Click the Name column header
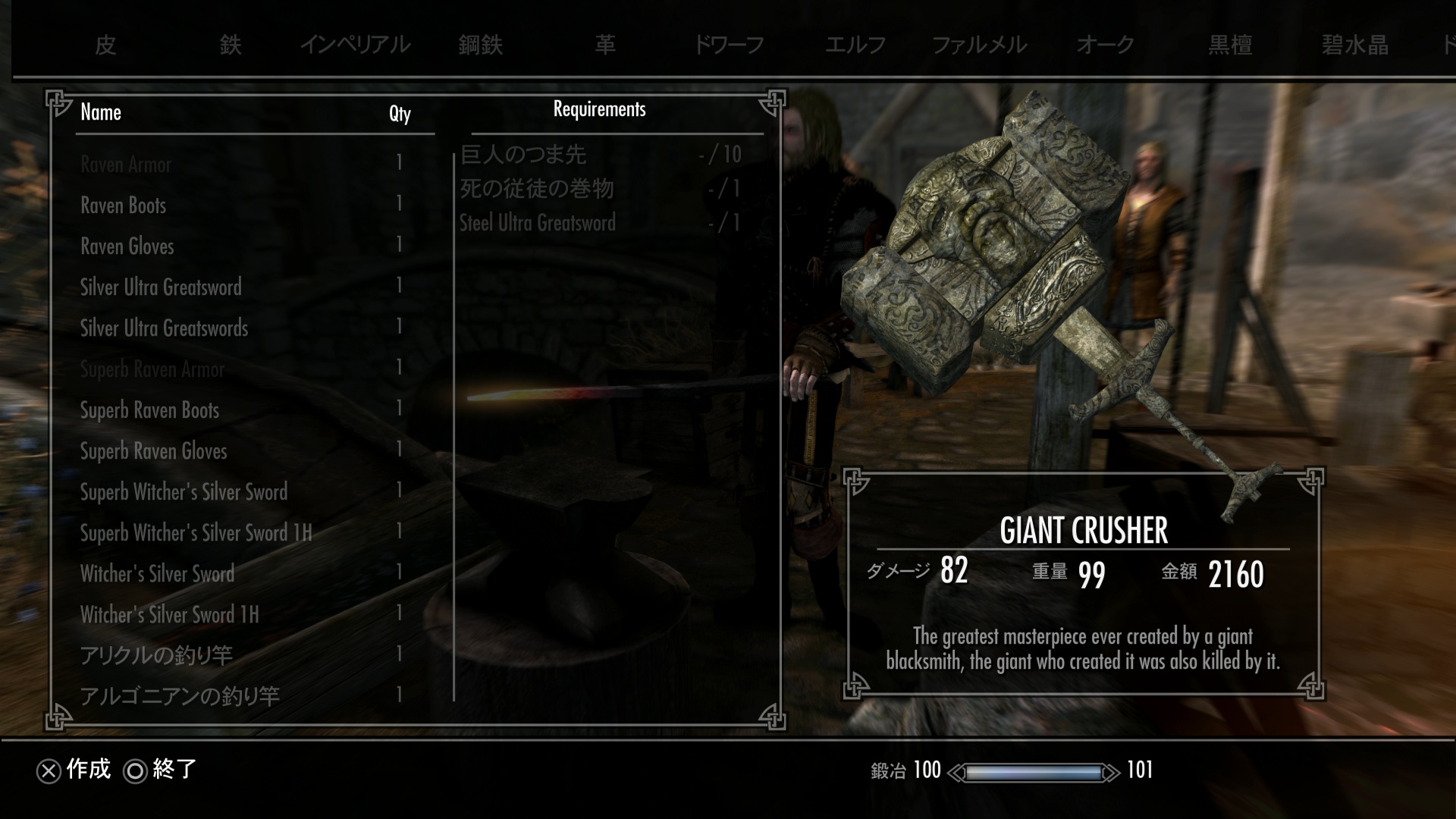Screen dimensions: 1456x819 101,113
